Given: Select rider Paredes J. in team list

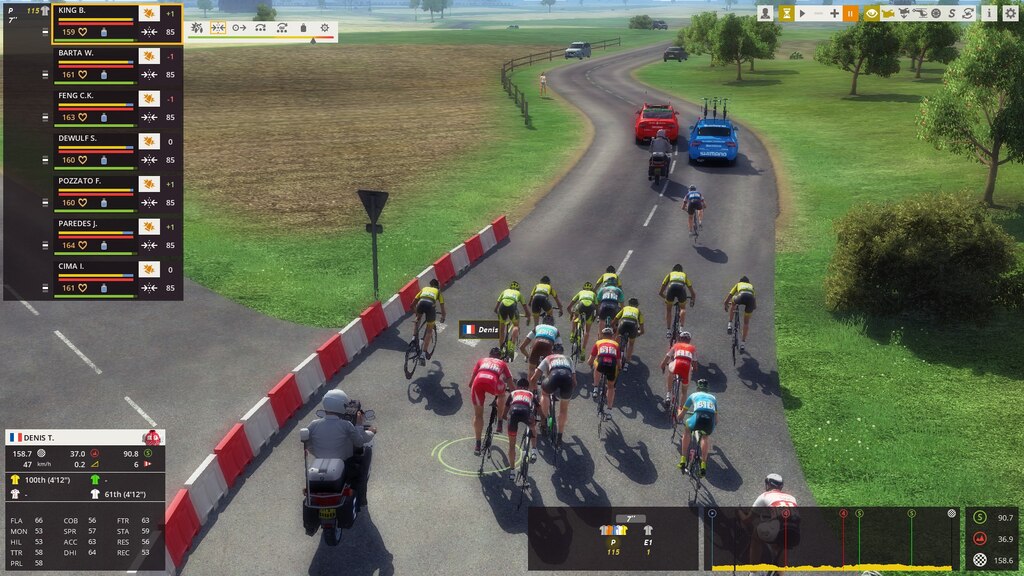Looking at the screenshot, I should (x=94, y=224).
